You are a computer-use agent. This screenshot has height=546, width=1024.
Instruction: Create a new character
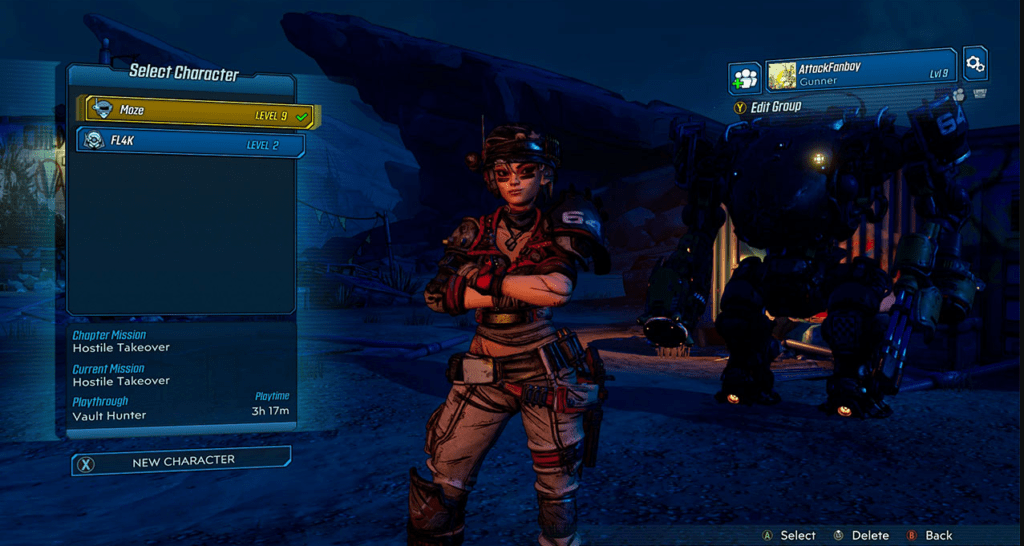181,461
